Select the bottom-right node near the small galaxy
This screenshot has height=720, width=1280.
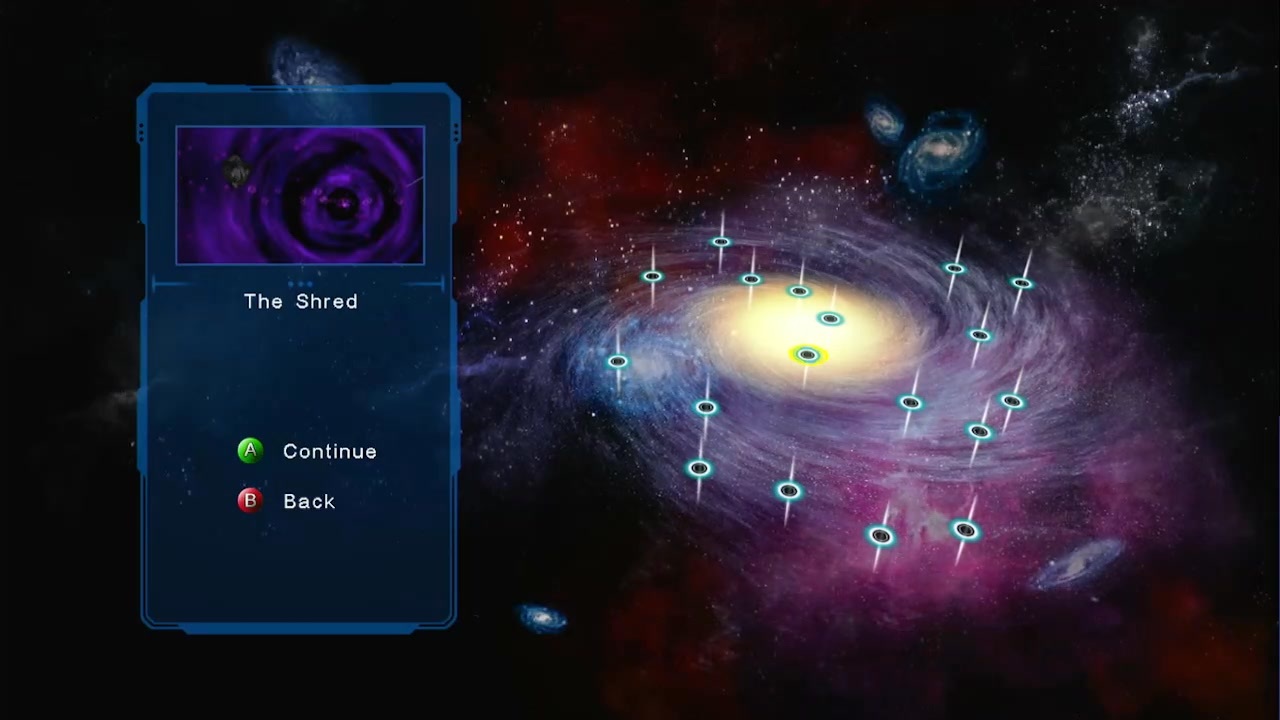coord(963,530)
